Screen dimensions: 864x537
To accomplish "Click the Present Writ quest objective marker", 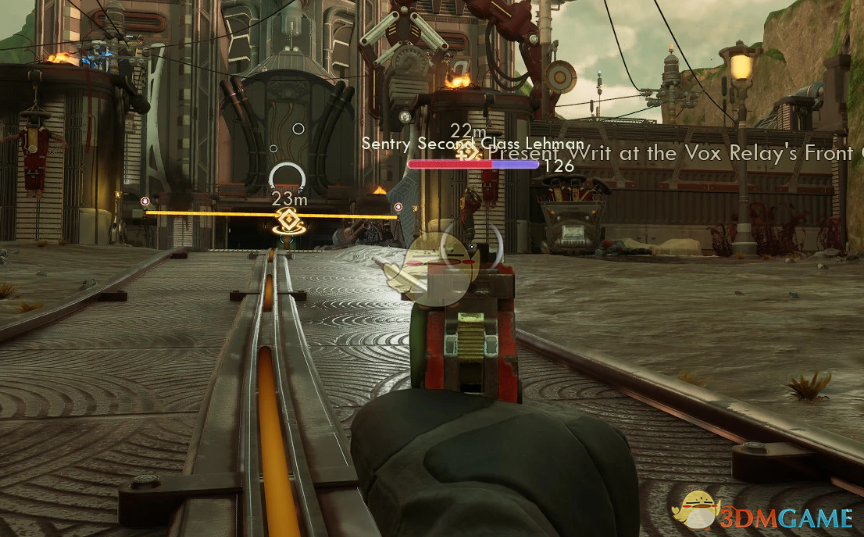I will pyautogui.click(x=465, y=154).
